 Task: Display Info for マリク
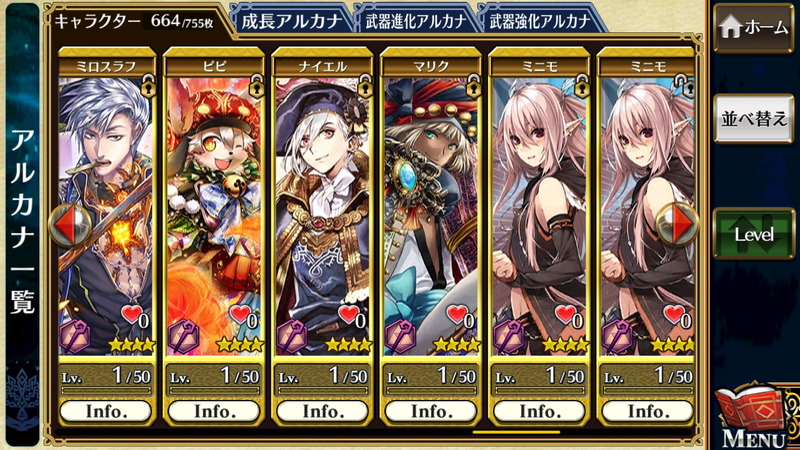429,411
